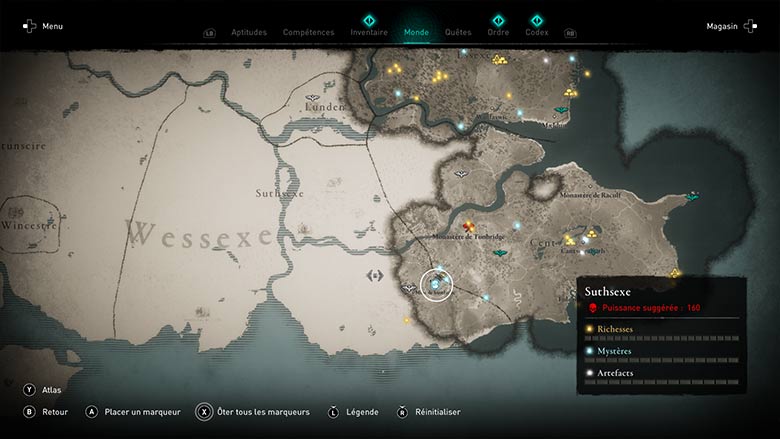Click Réinitialiser to reset the map

(x=435, y=411)
